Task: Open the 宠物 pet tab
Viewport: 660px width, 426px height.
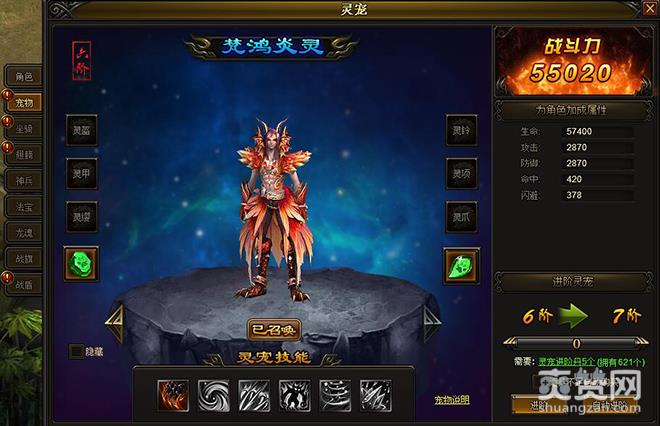Action: click(x=22, y=102)
